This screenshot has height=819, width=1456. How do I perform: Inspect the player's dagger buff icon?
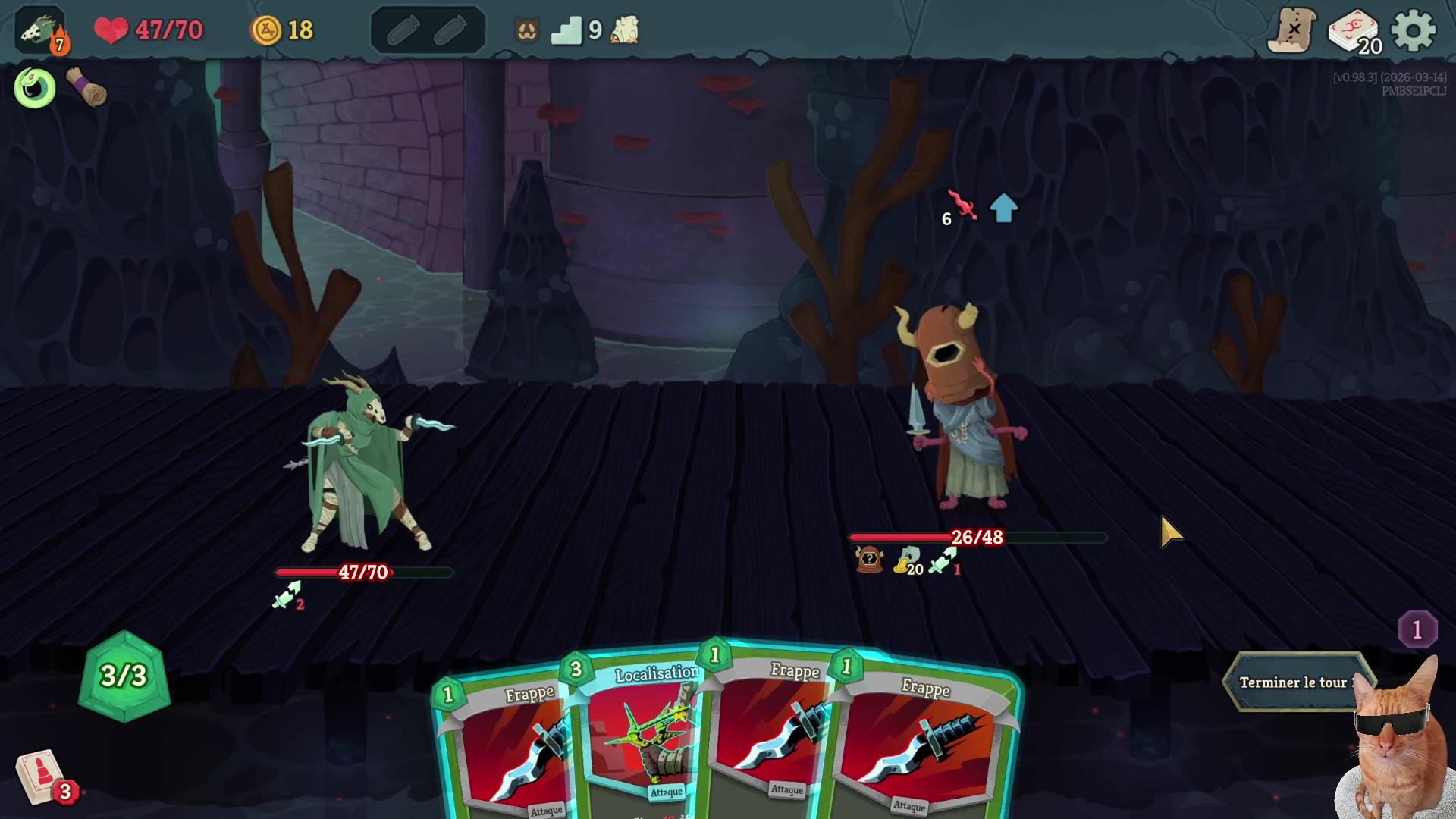pos(287,595)
